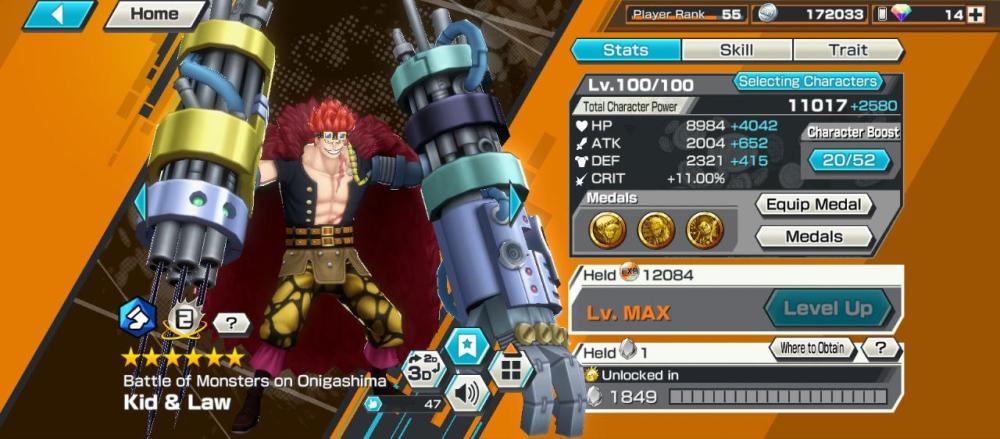Screen dimensions: 1000x439
Task: Open the Medals menu
Action: pos(814,237)
